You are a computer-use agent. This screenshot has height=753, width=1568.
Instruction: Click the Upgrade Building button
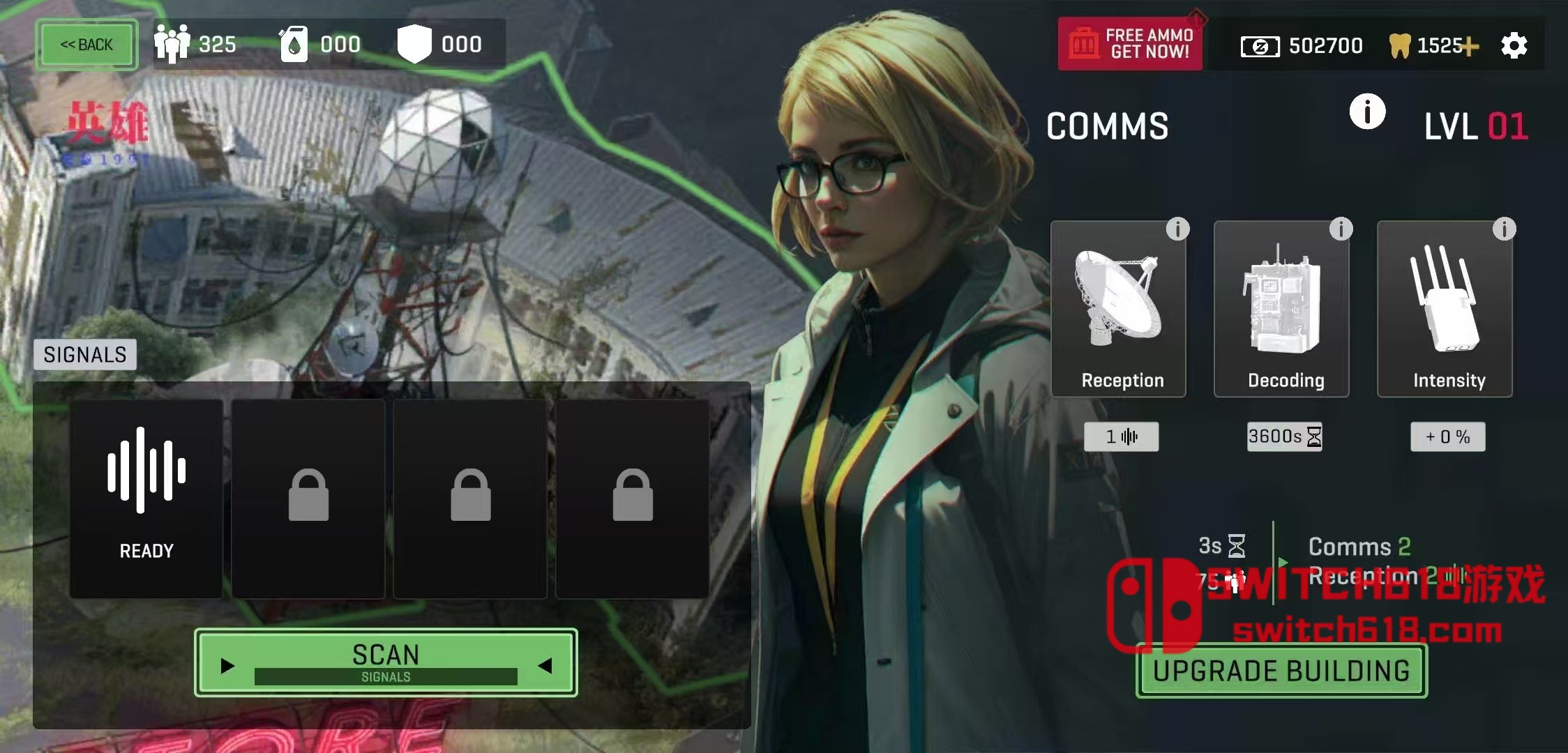(1281, 671)
